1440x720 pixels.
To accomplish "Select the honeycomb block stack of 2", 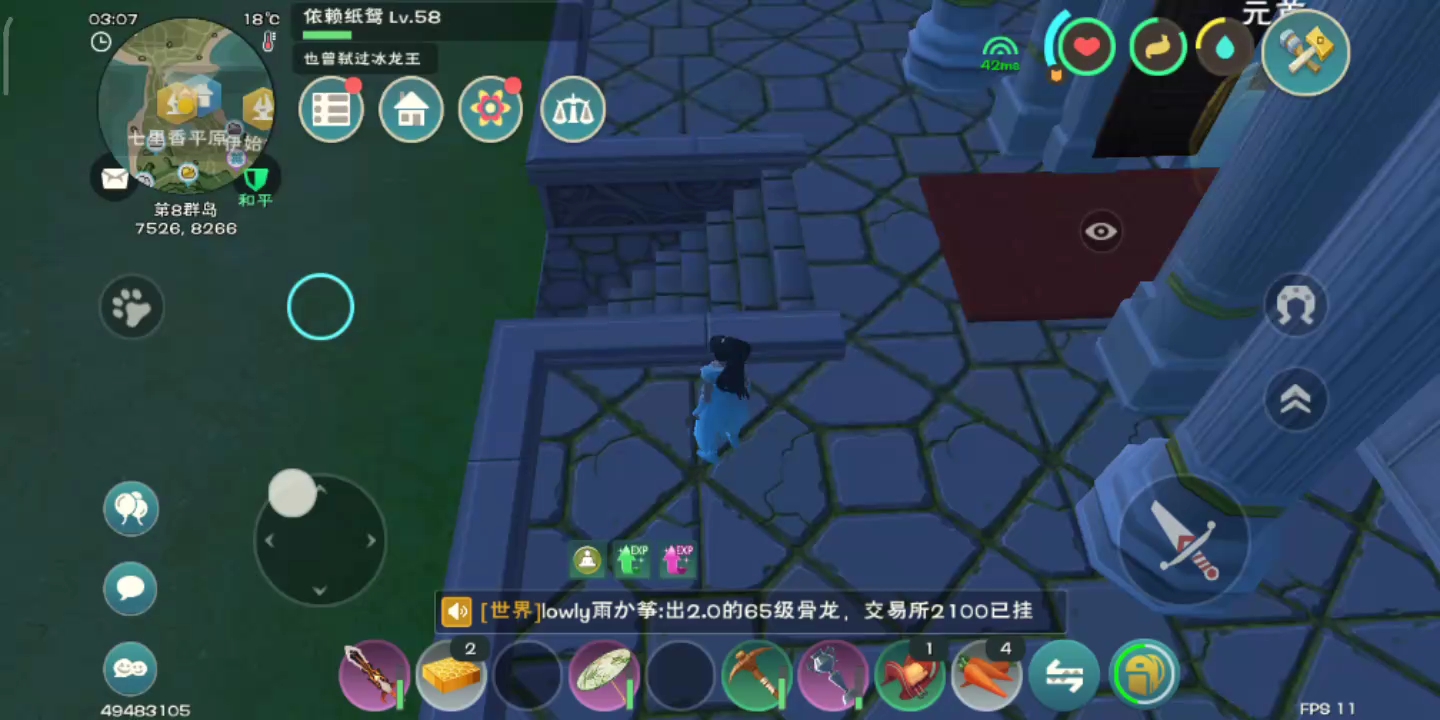I will pos(451,675).
